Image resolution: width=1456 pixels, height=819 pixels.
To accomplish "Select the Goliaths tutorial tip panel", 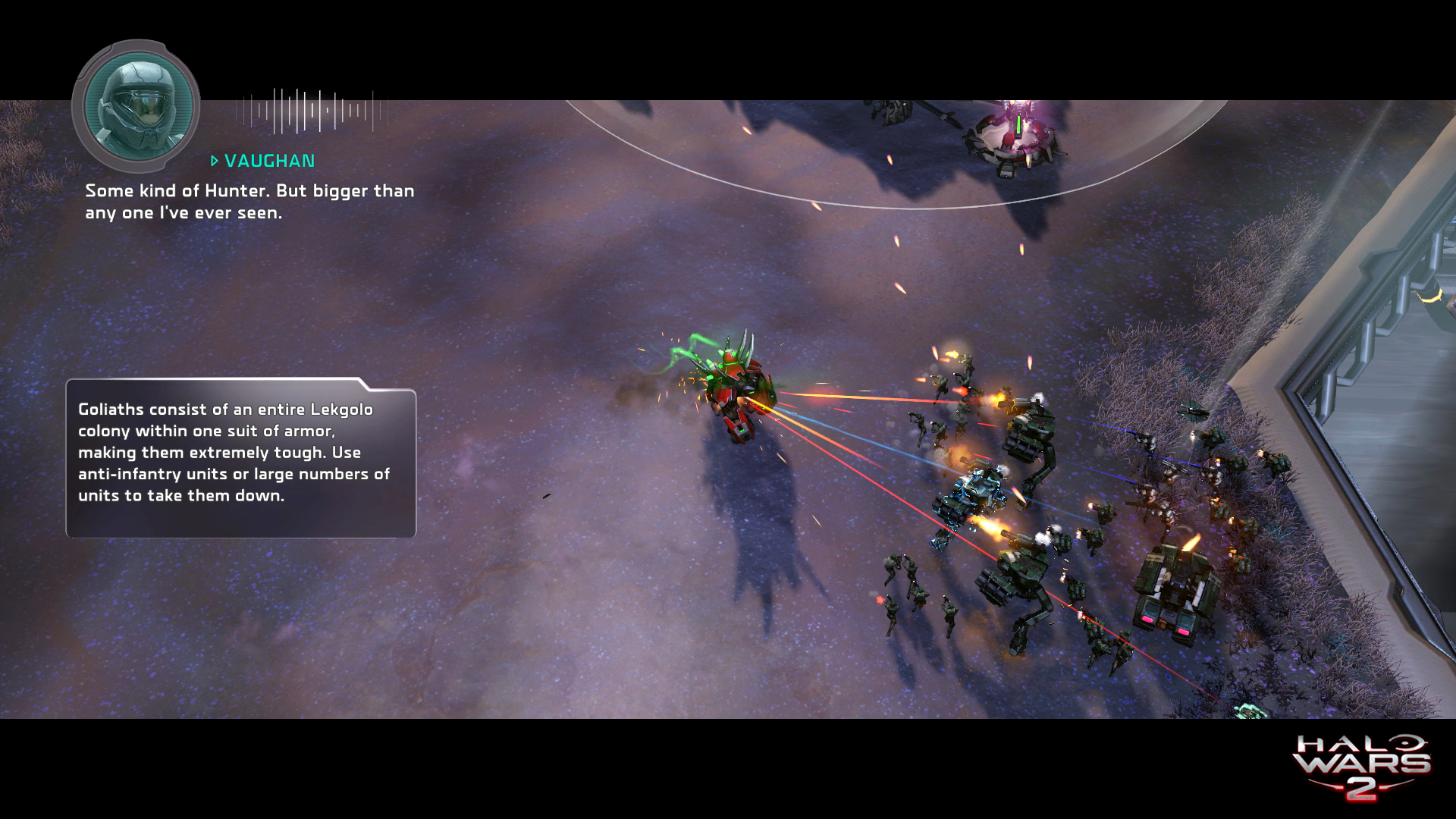I will coord(240,459).
